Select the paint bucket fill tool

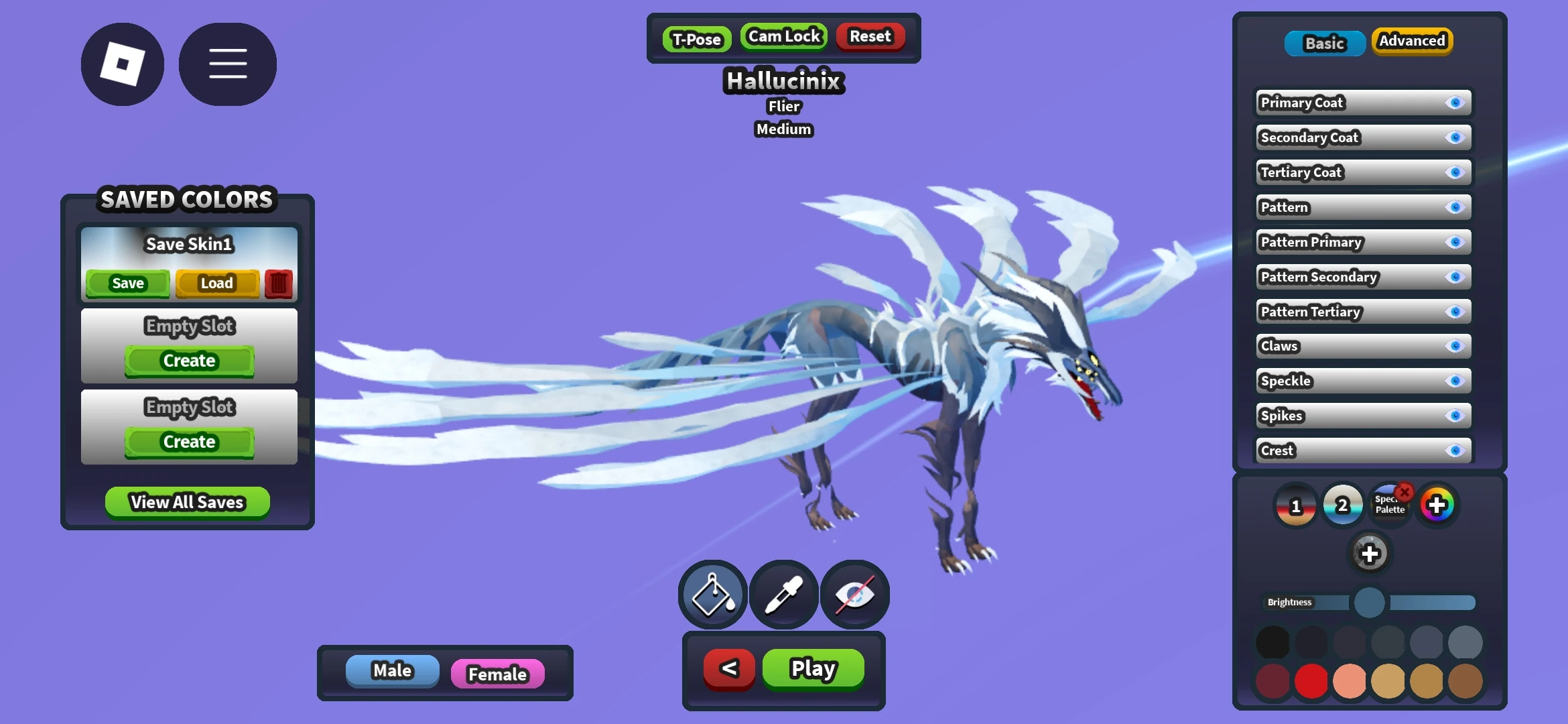pyautogui.click(x=712, y=594)
